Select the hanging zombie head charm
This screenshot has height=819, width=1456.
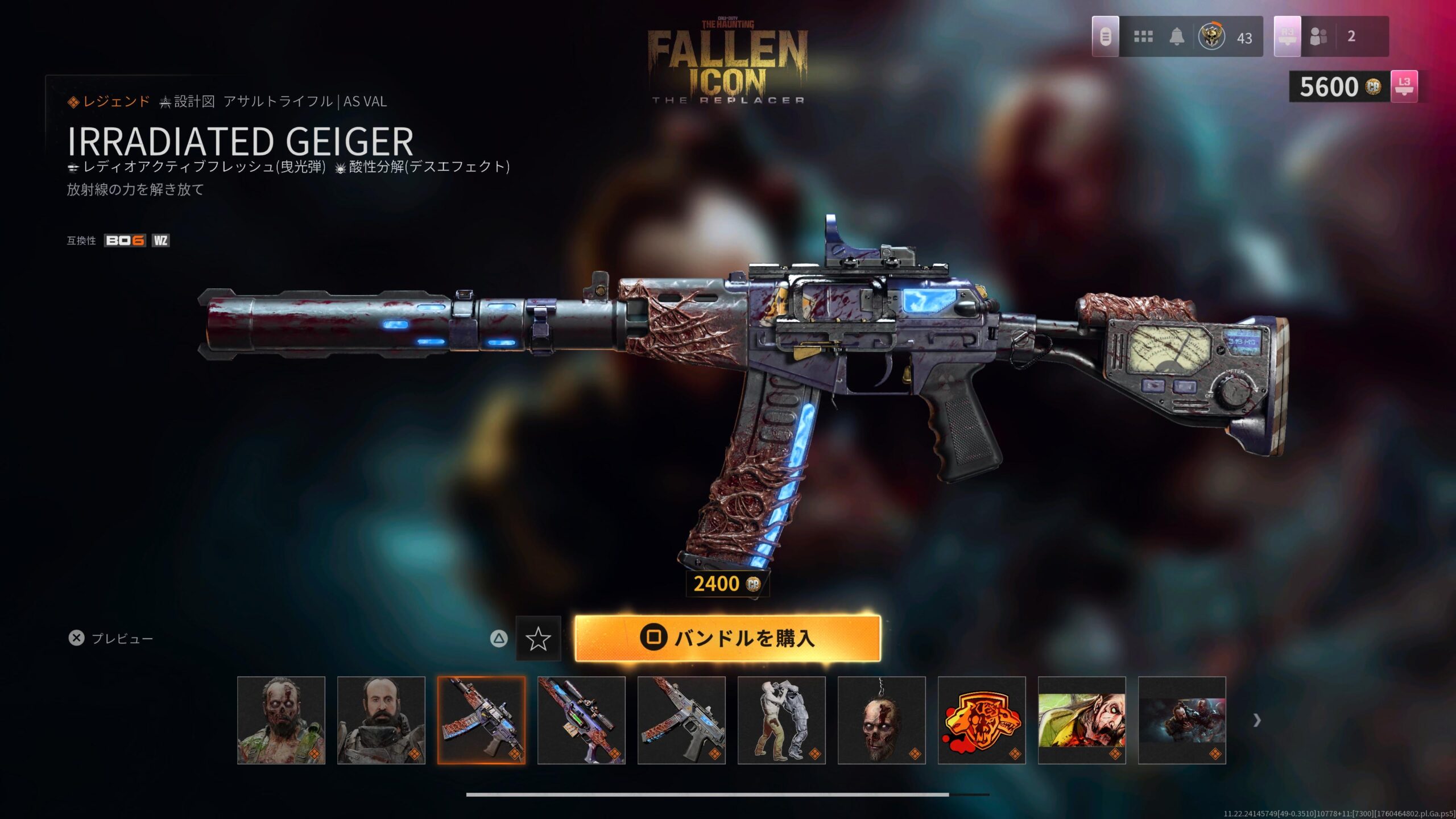click(x=882, y=720)
